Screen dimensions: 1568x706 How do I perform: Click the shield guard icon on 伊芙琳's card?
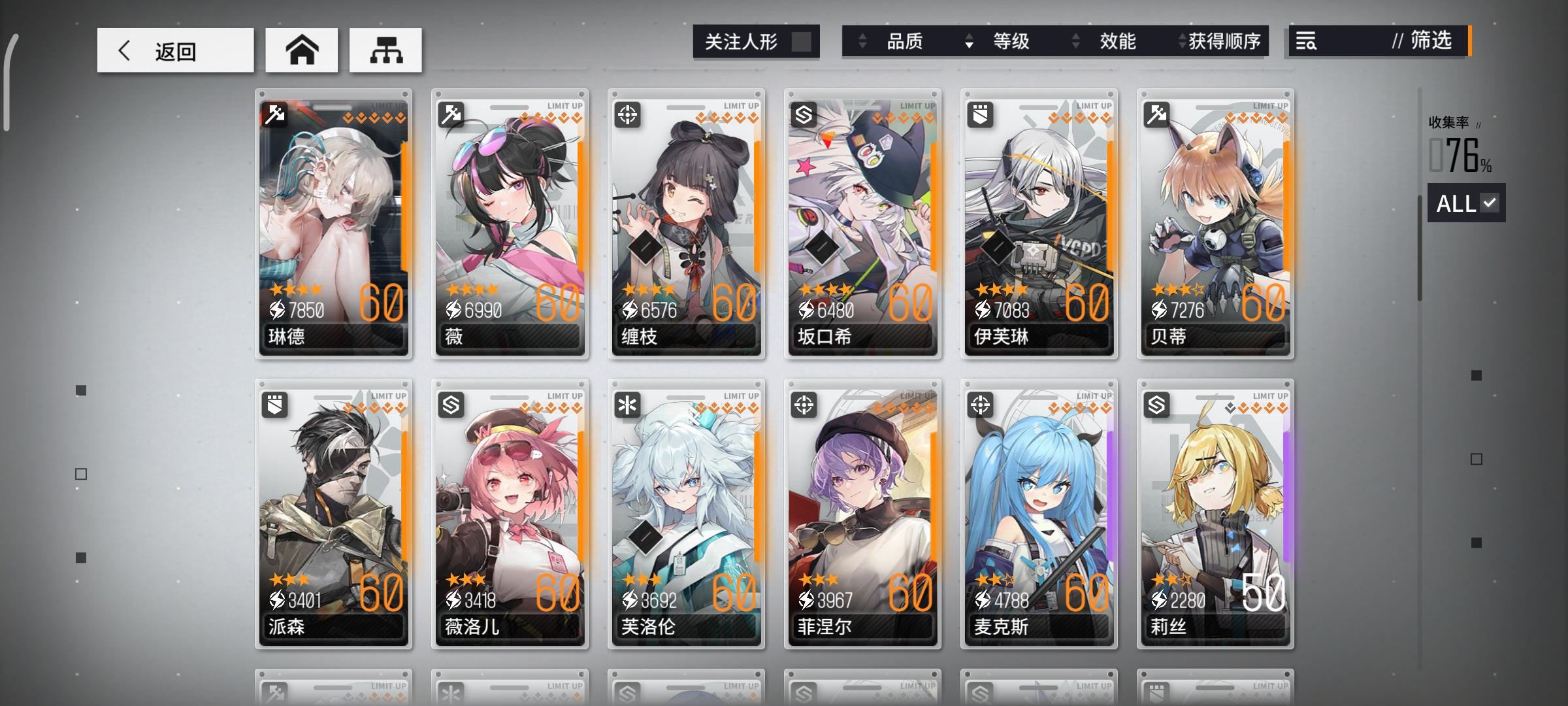[979, 114]
